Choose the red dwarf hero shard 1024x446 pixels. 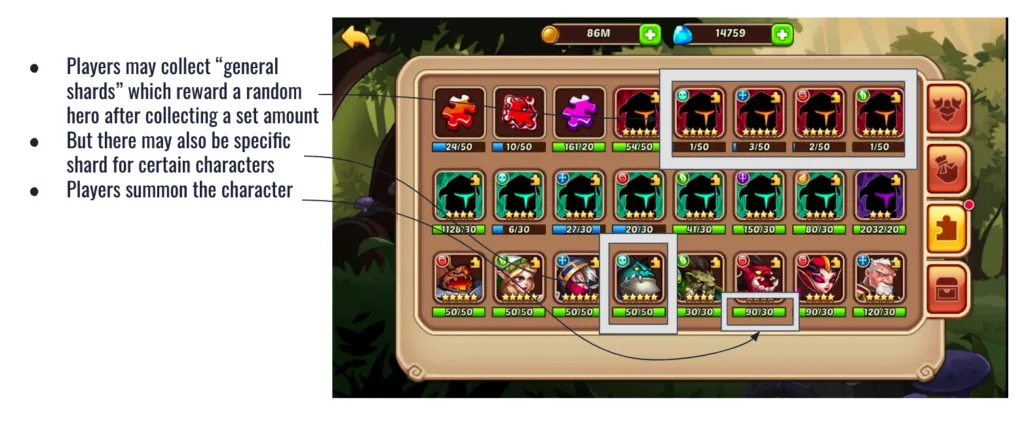459,278
